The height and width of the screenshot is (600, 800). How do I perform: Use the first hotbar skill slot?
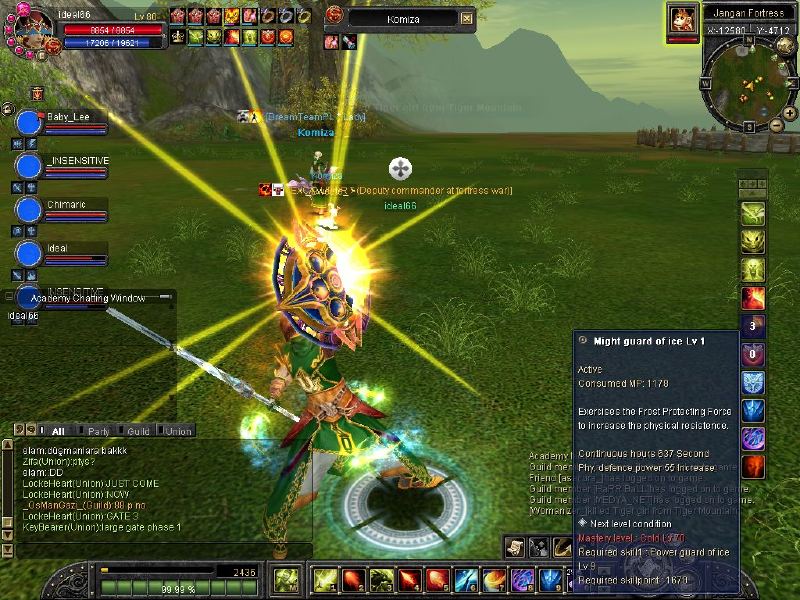(x=323, y=579)
